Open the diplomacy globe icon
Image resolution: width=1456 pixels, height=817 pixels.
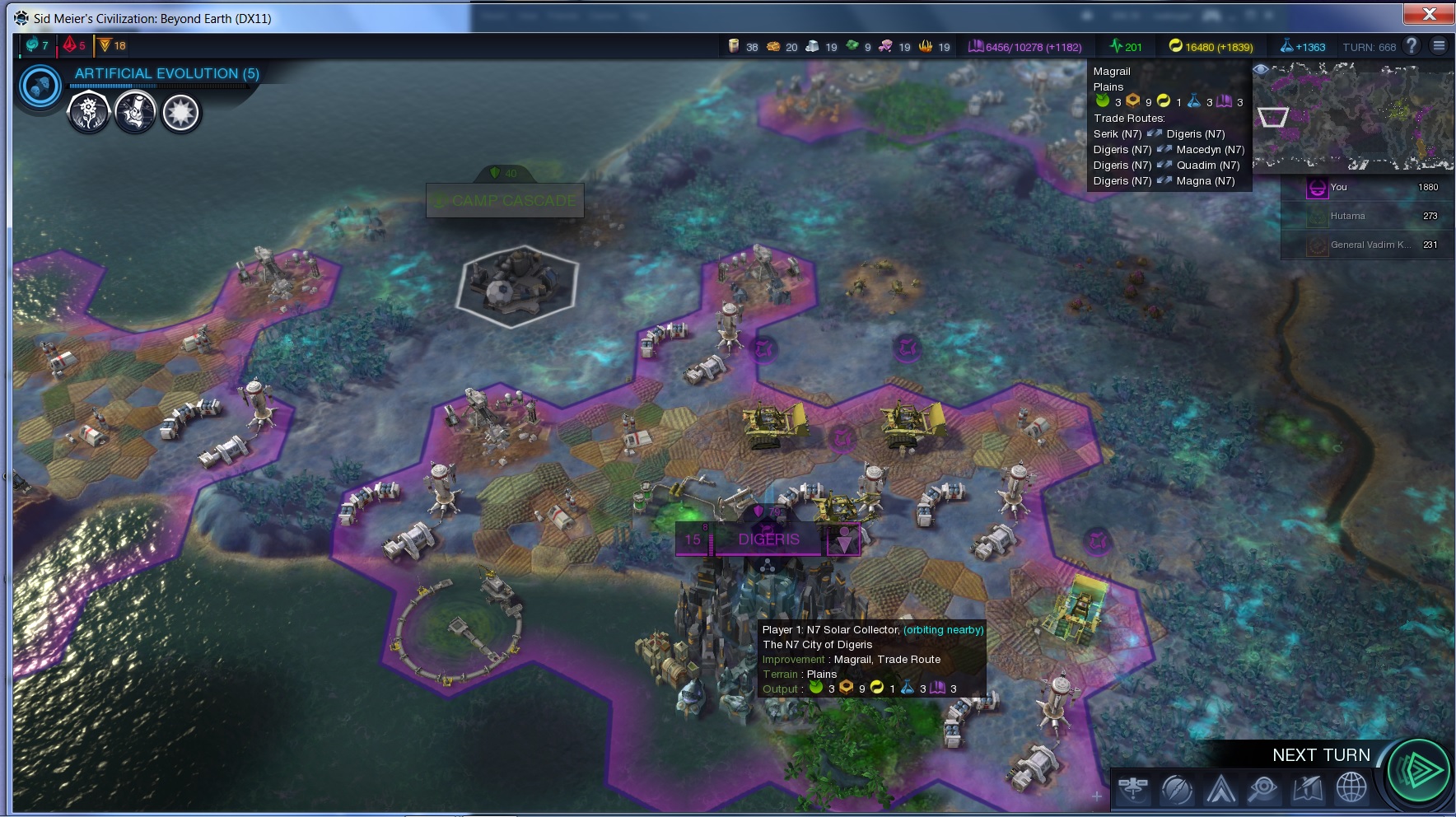click(x=1351, y=788)
